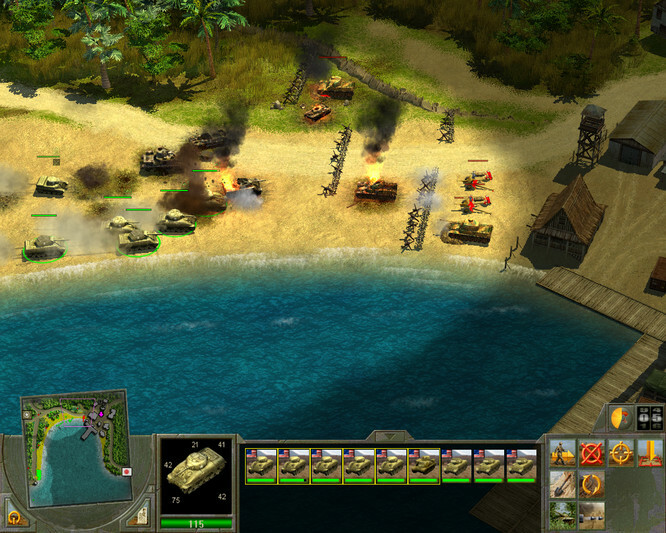Choose the tank-in-jungle ambush command
The width and height of the screenshot is (666, 533).
tap(562, 515)
